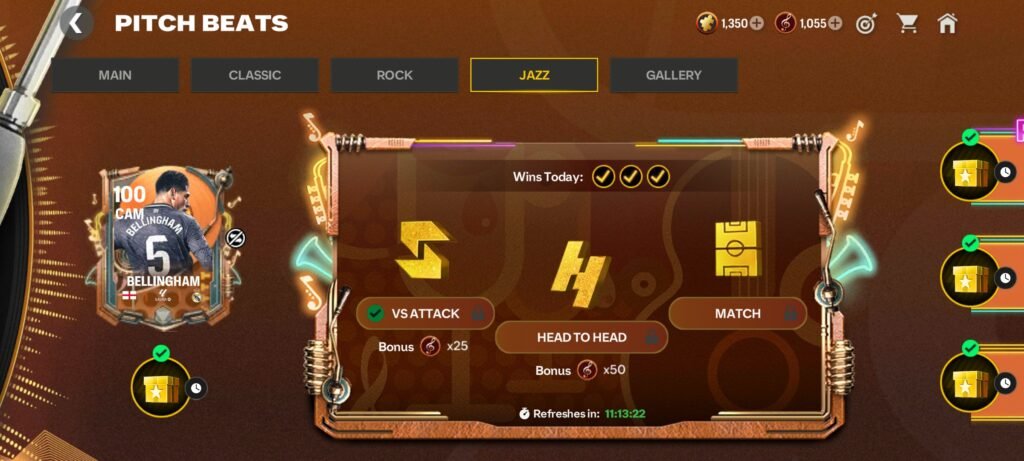Open the CLASSIC tab
Image resolution: width=1024 pixels, height=461 pixels.
click(255, 75)
